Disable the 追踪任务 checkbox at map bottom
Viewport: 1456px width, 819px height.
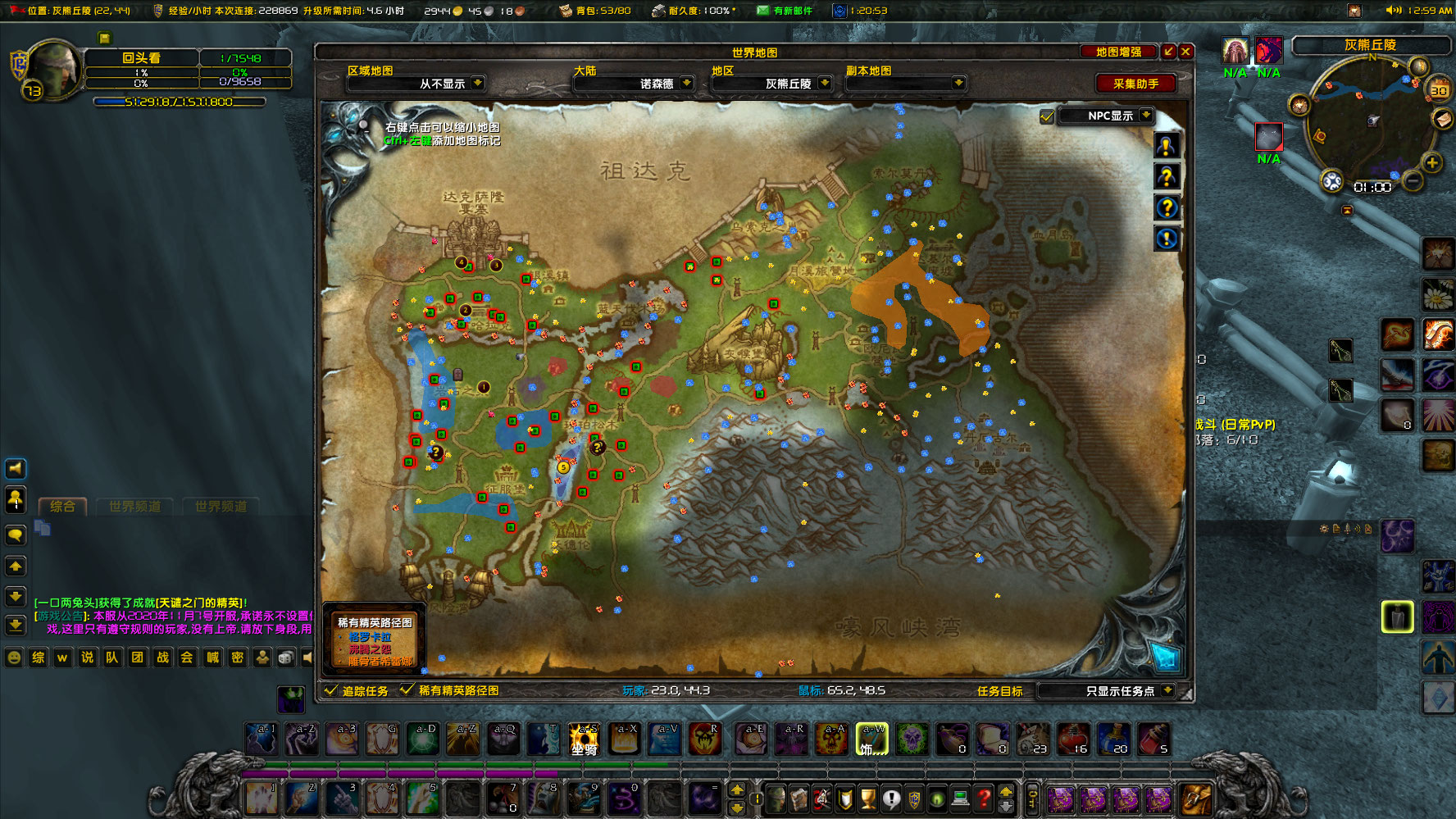332,690
